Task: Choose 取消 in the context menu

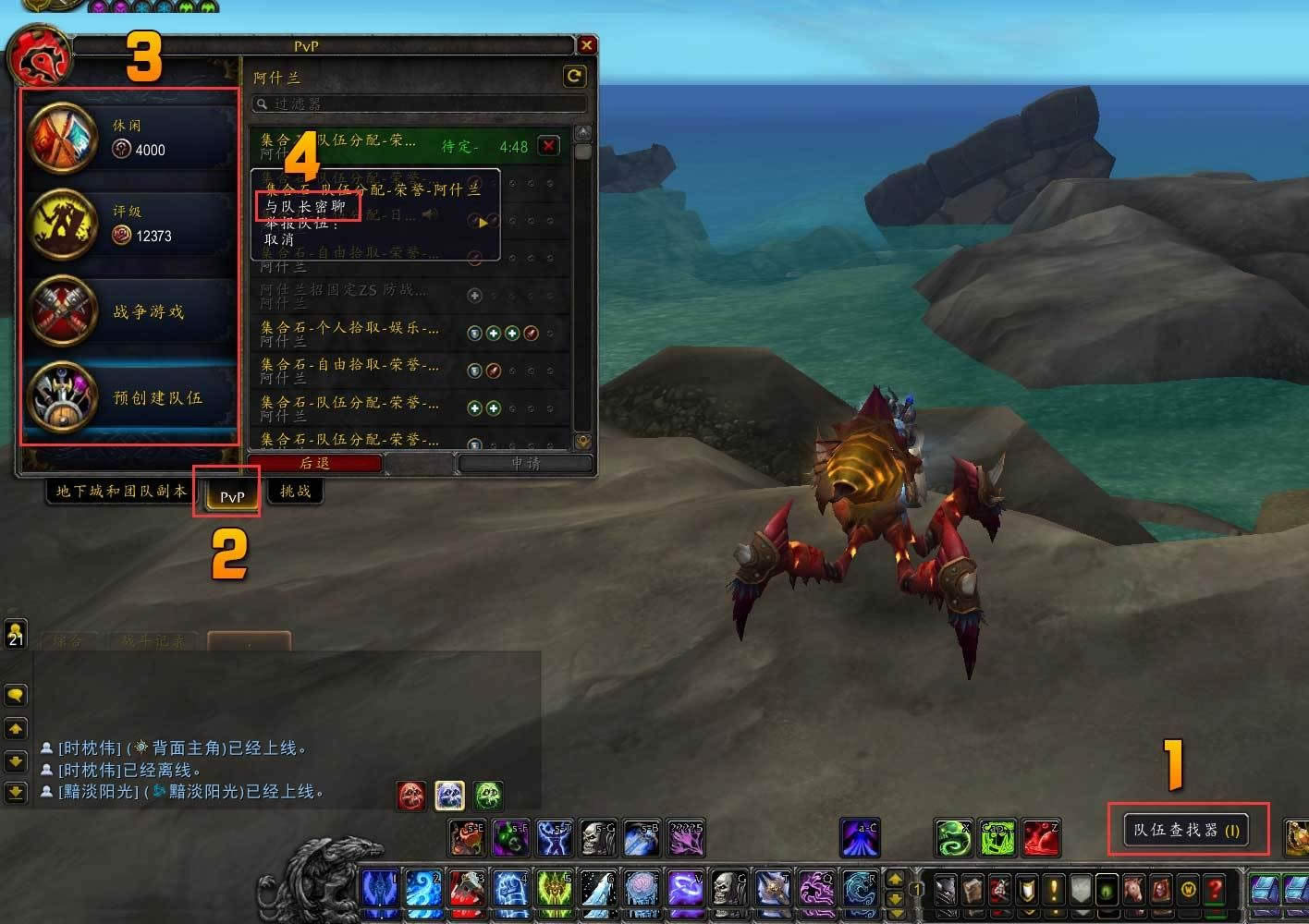Action: tap(279, 239)
